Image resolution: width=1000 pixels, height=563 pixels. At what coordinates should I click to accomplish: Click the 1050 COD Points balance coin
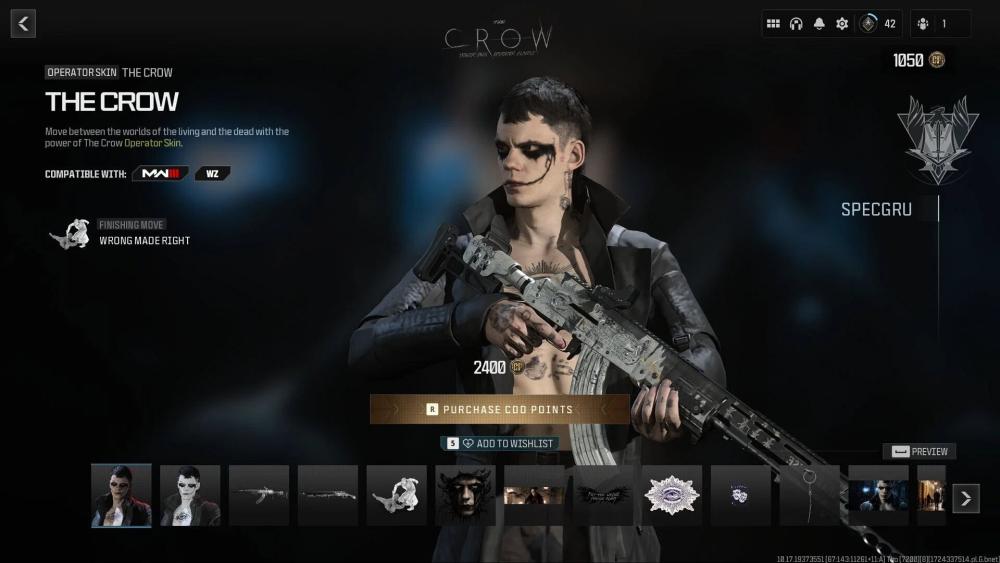(937, 60)
